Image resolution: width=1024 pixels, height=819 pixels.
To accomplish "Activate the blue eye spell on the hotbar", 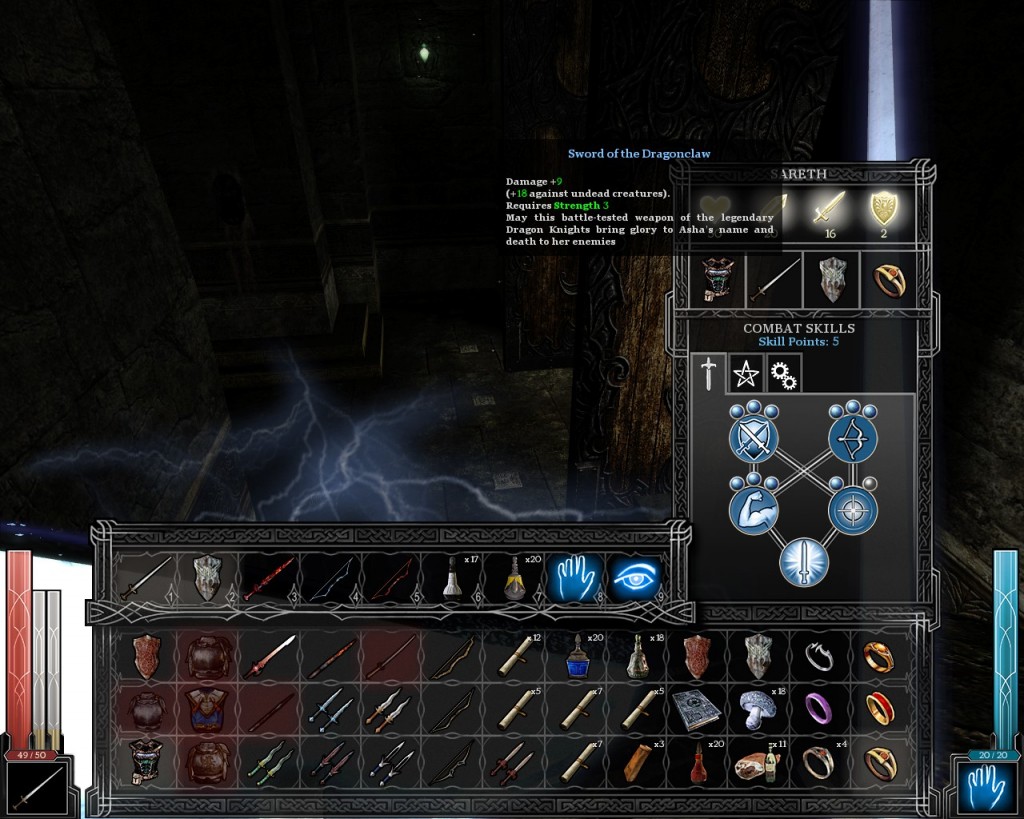I will pos(636,578).
